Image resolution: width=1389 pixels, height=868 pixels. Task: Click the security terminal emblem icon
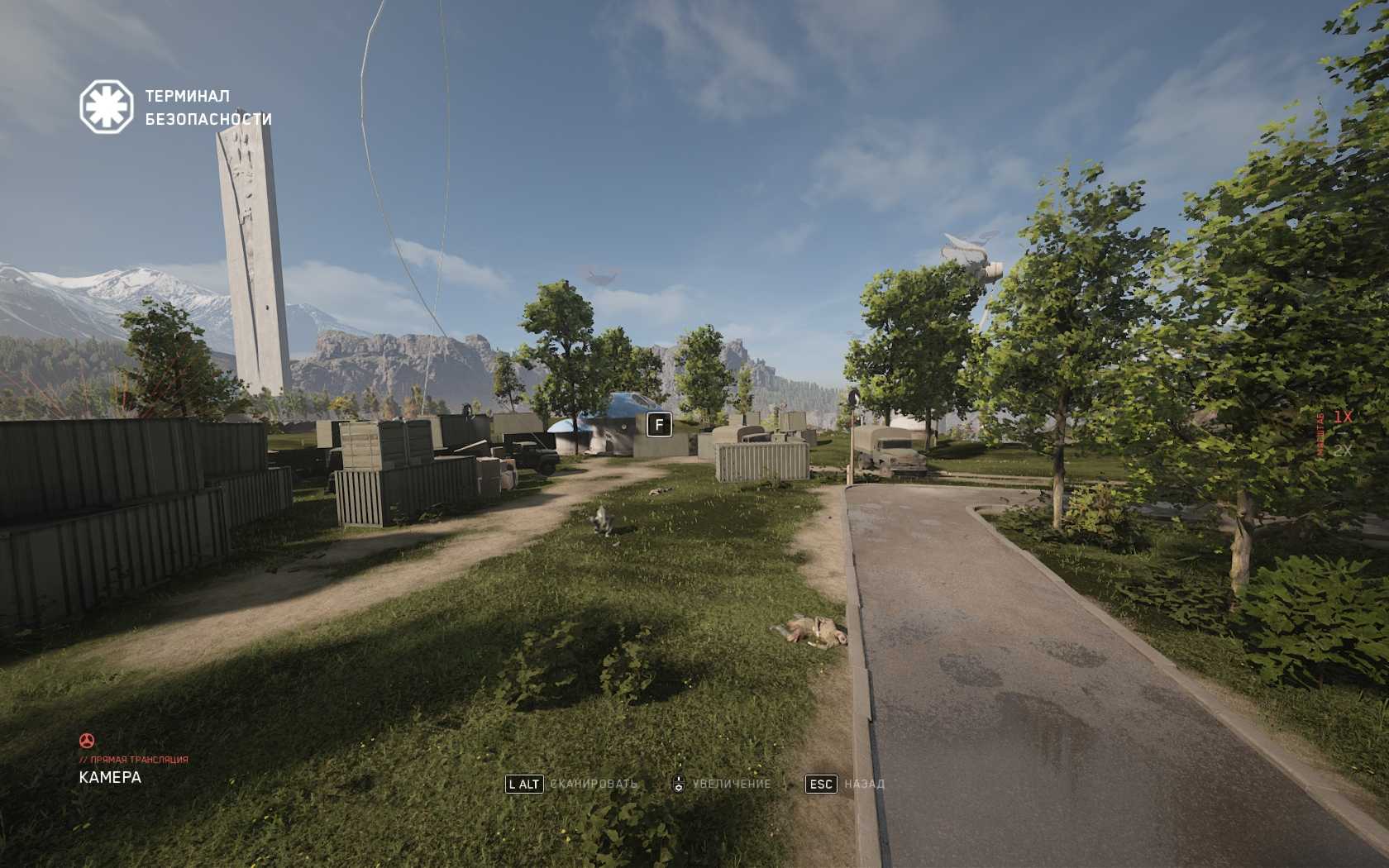click(106, 107)
